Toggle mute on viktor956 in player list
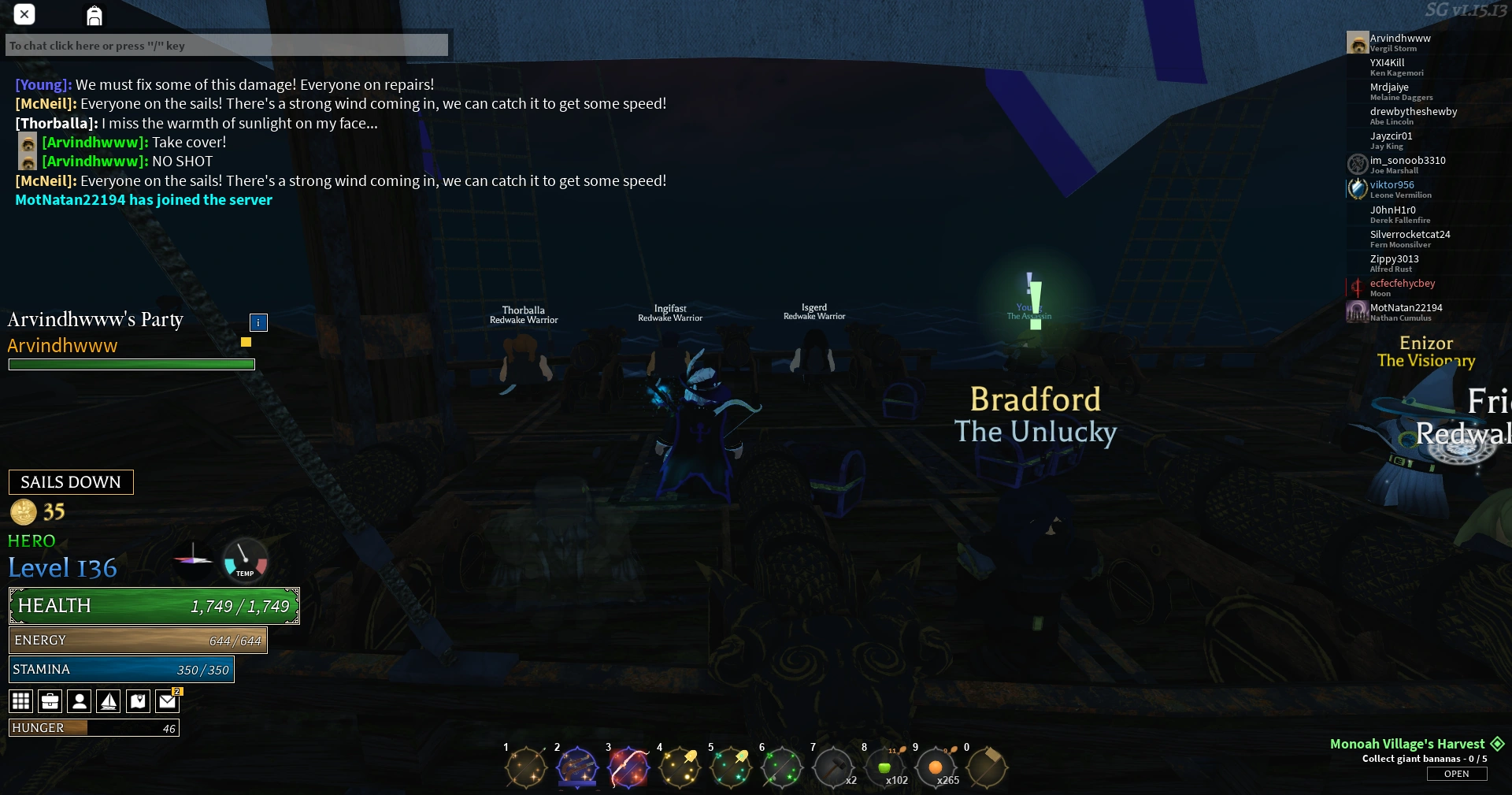This screenshot has height=795, width=1512. 1358,189
